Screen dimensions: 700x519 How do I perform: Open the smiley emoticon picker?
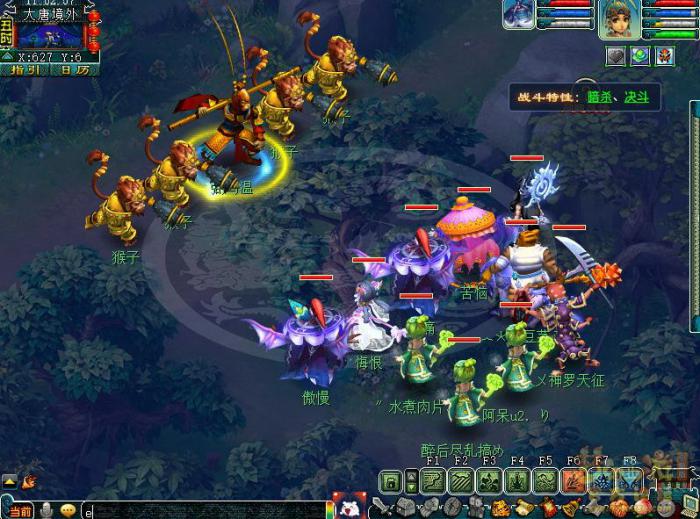68,510
